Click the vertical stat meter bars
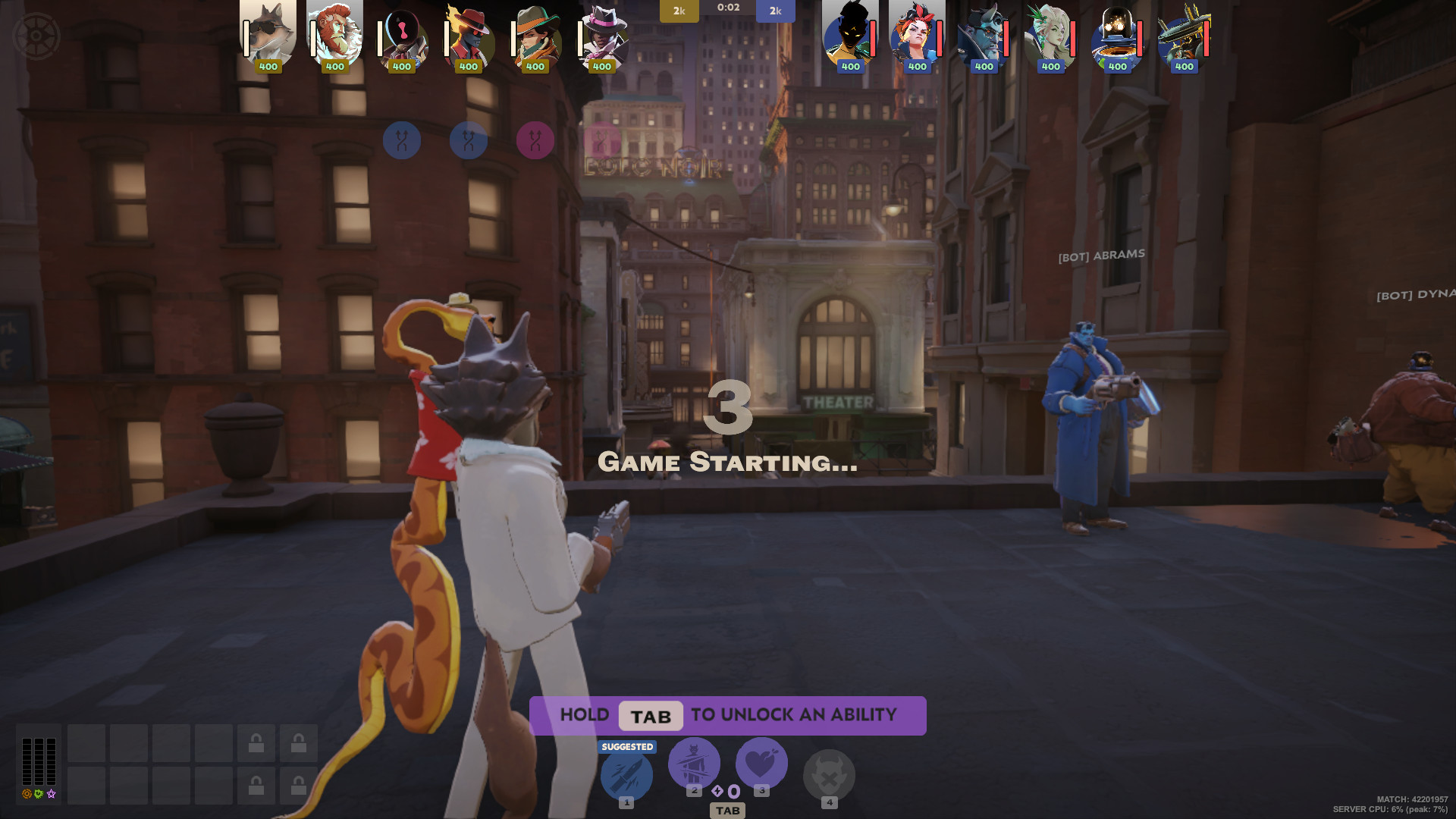This screenshot has height=819, width=1456. click(39, 762)
